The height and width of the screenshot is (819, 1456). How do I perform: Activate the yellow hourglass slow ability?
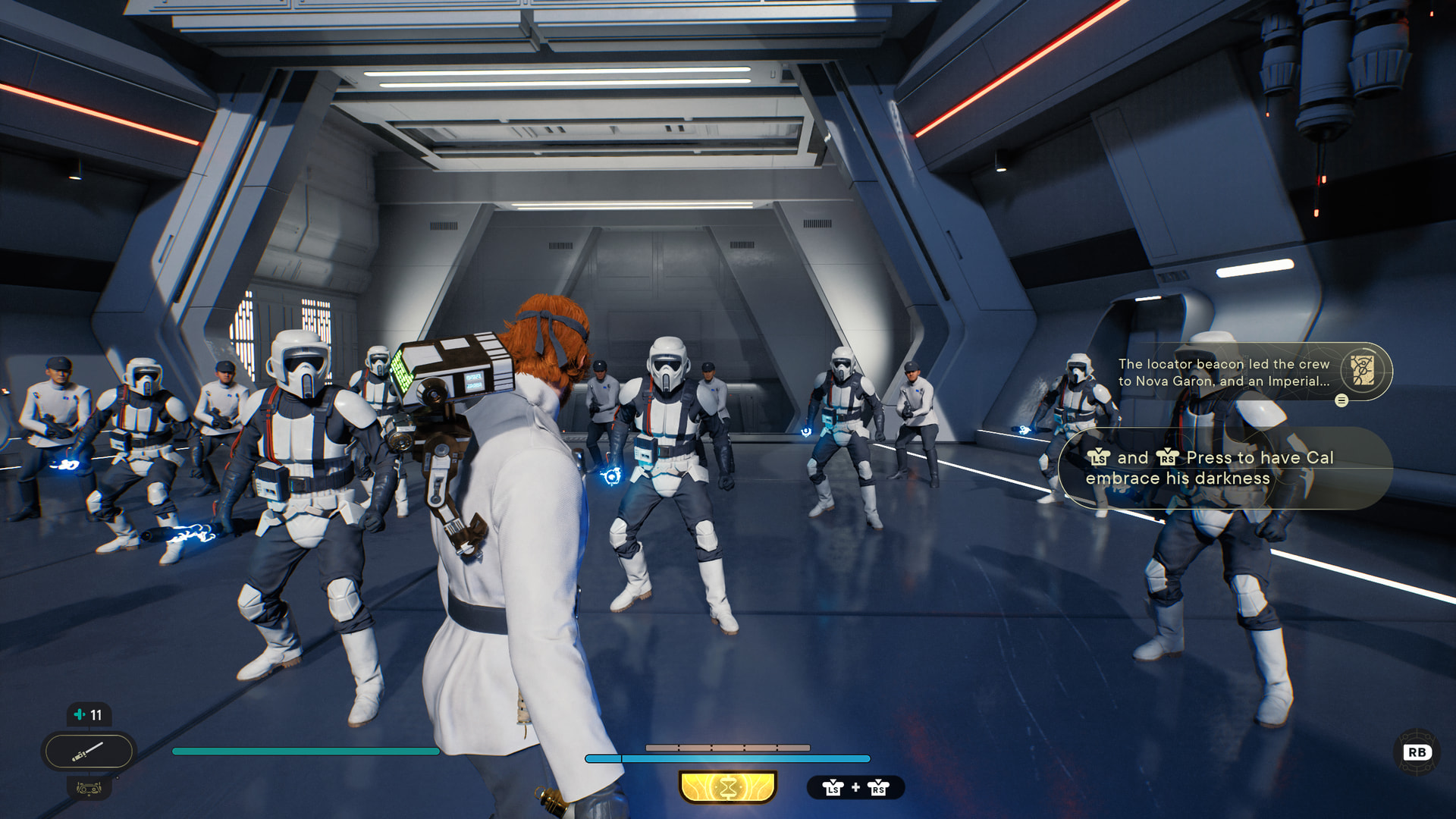pos(728,787)
